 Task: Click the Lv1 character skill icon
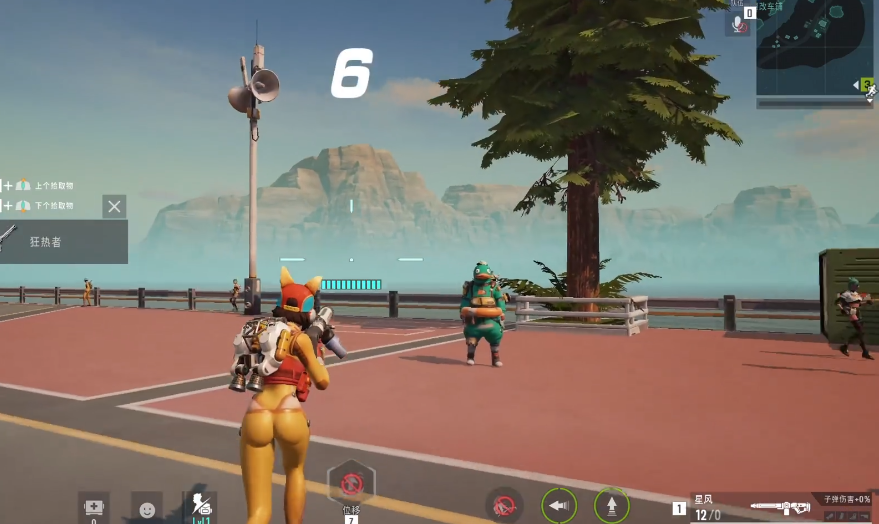200,507
